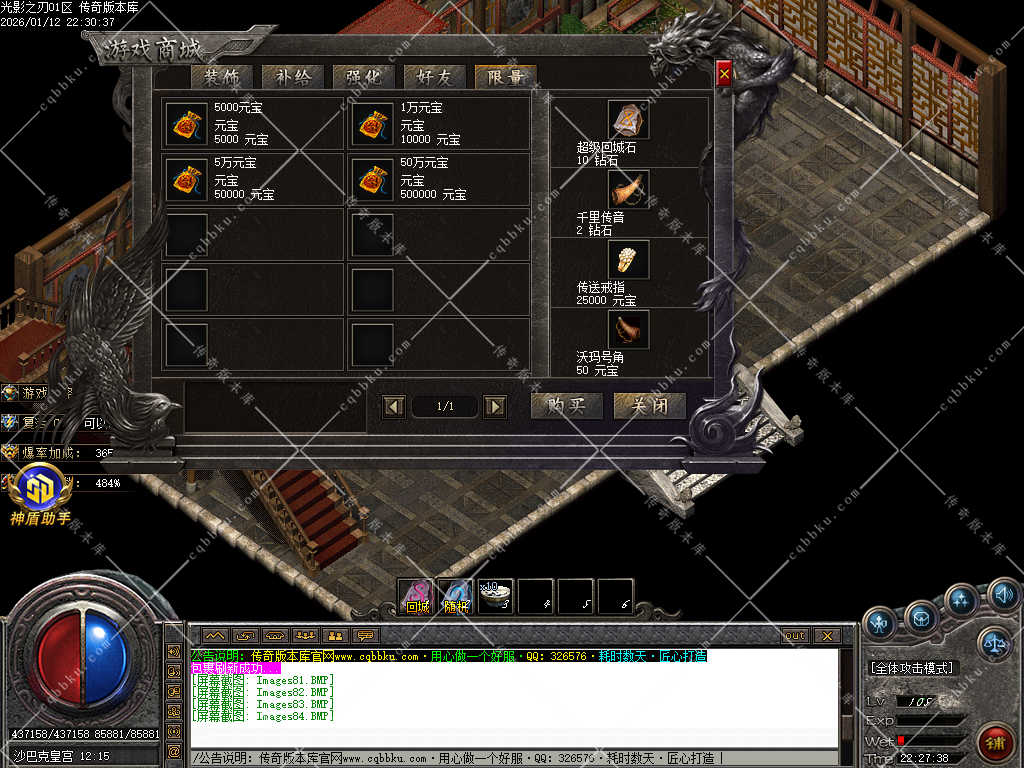Close the shop with the red X
1024x768 pixels.
[x=724, y=73]
